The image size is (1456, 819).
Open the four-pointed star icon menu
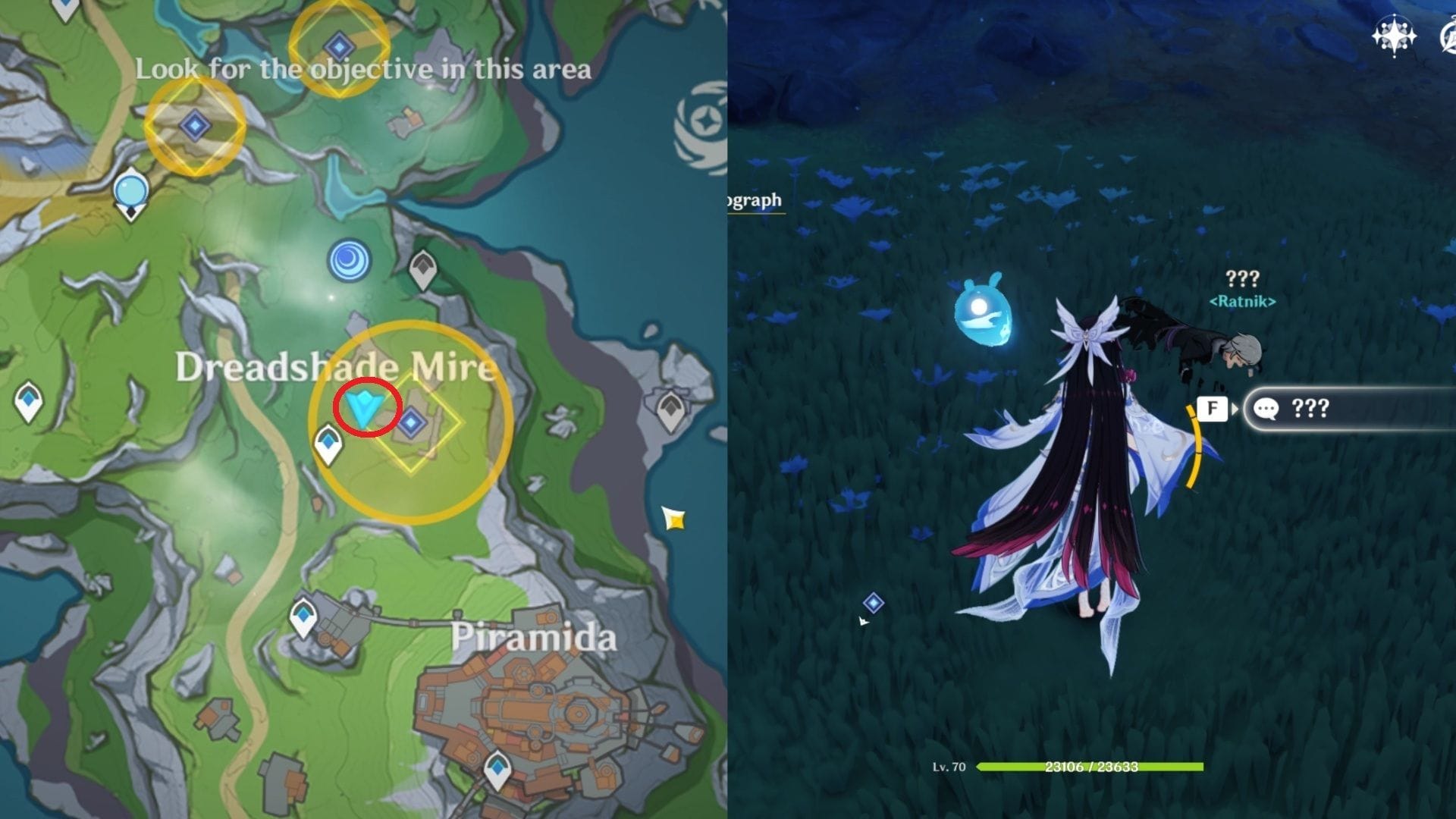pyautogui.click(x=1394, y=36)
